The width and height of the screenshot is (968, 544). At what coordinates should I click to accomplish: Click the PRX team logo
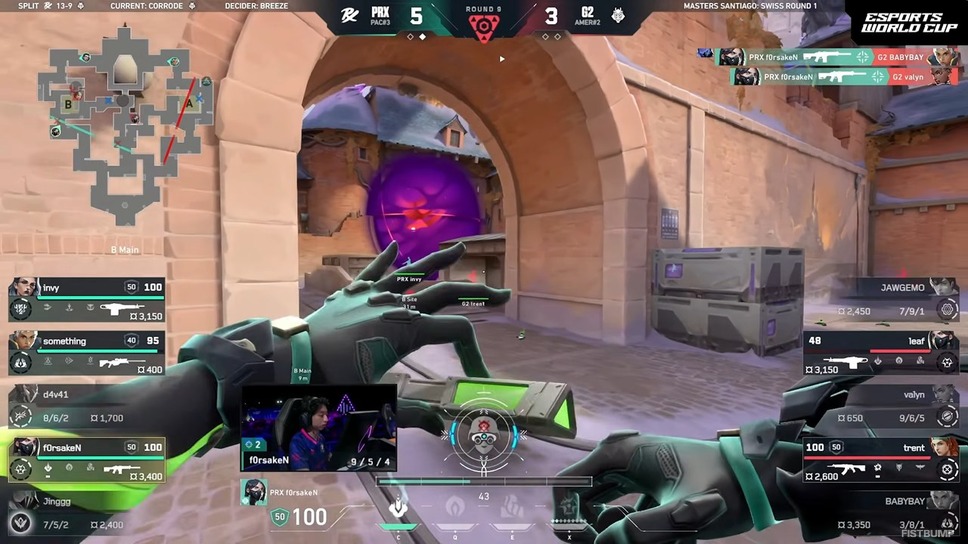pyautogui.click(x=349, y=16)
